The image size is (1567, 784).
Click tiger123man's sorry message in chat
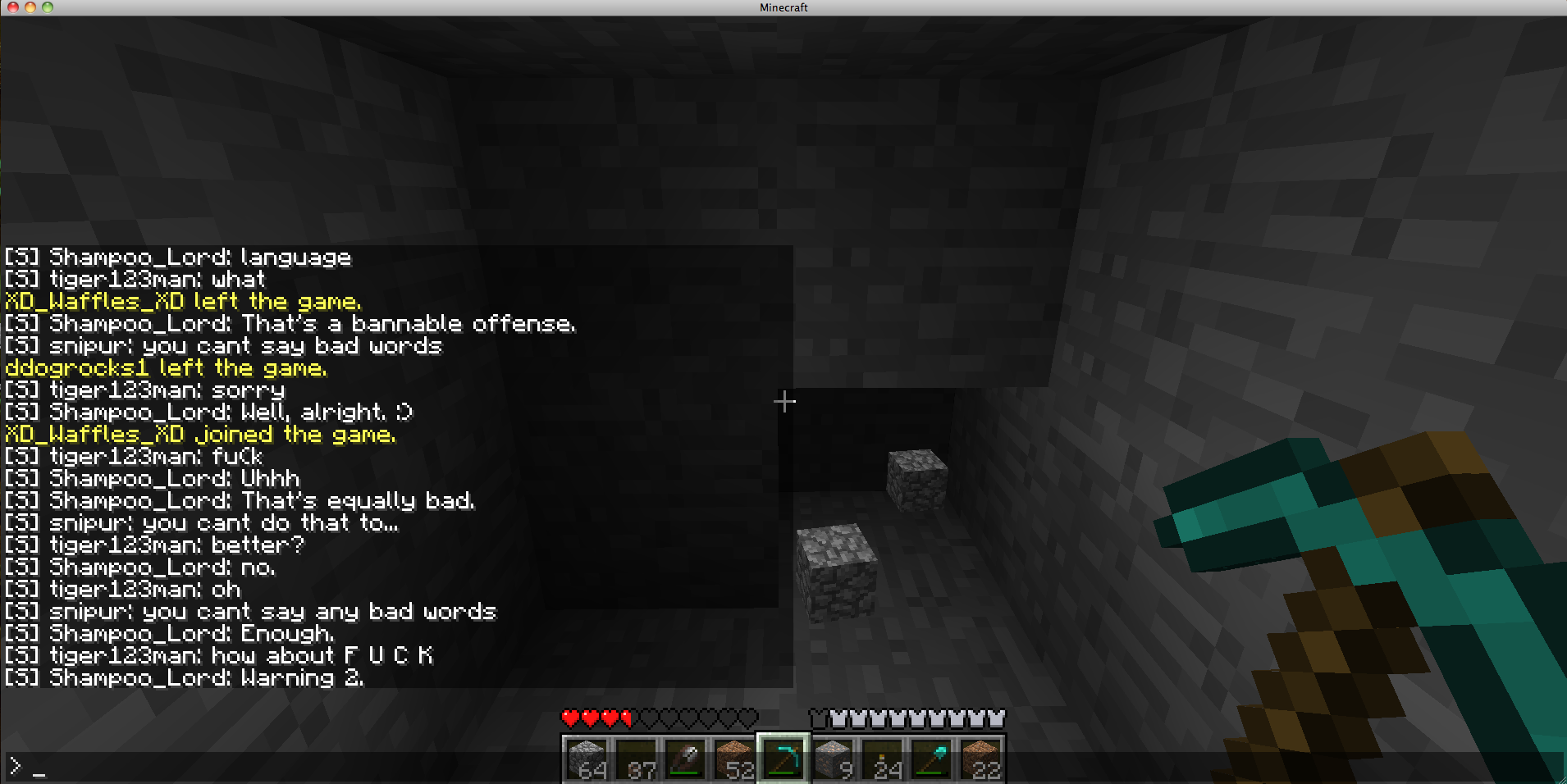[144, 390]
